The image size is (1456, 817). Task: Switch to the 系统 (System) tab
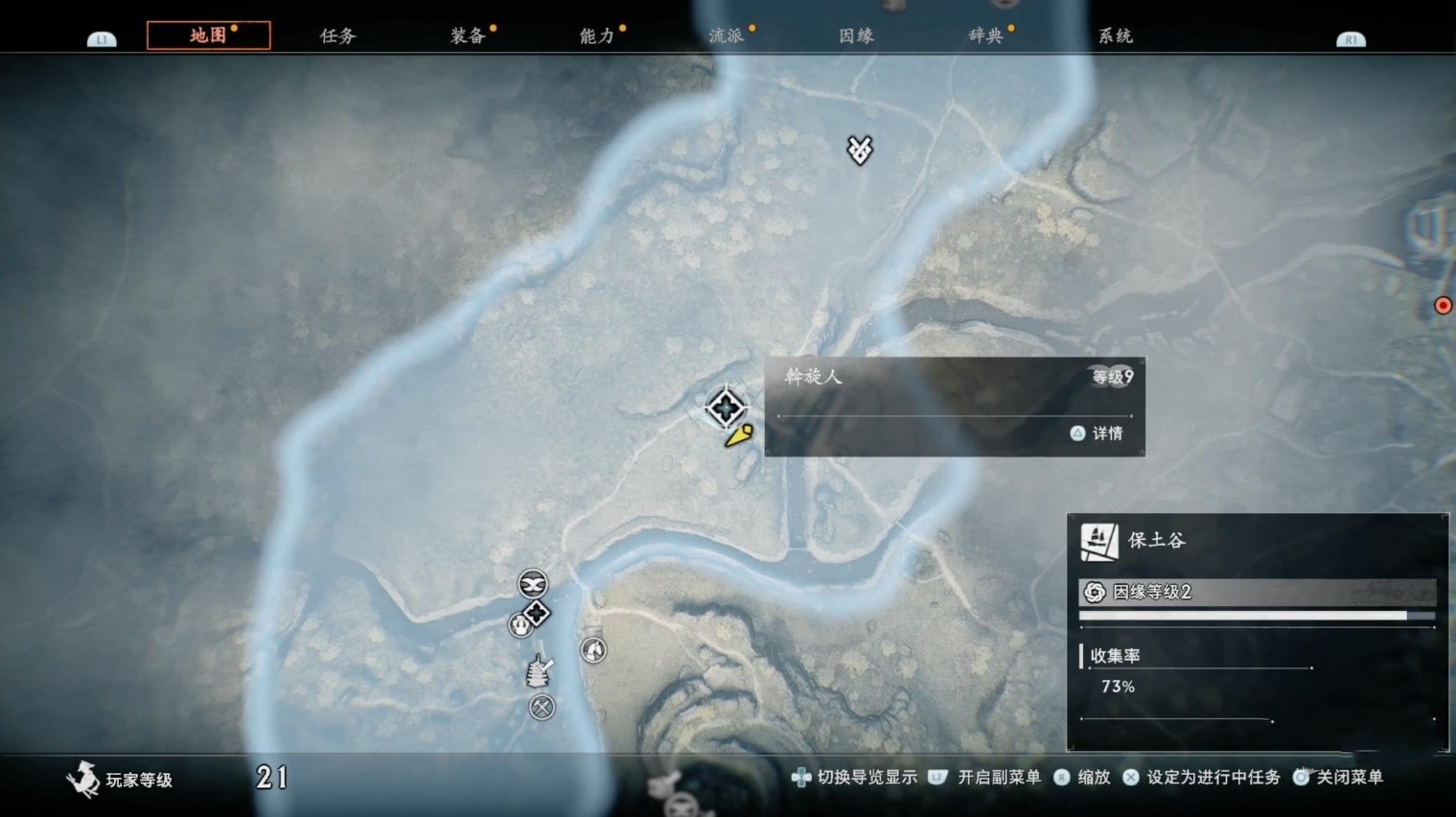(x=1115, y=35)
